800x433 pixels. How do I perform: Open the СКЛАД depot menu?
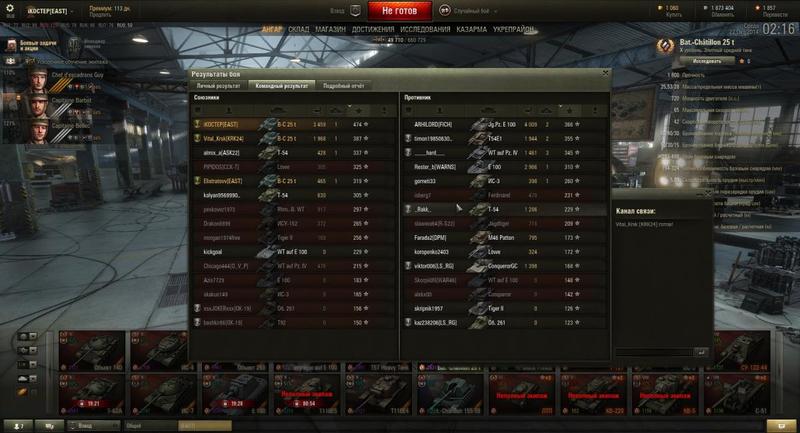[298, 30]
